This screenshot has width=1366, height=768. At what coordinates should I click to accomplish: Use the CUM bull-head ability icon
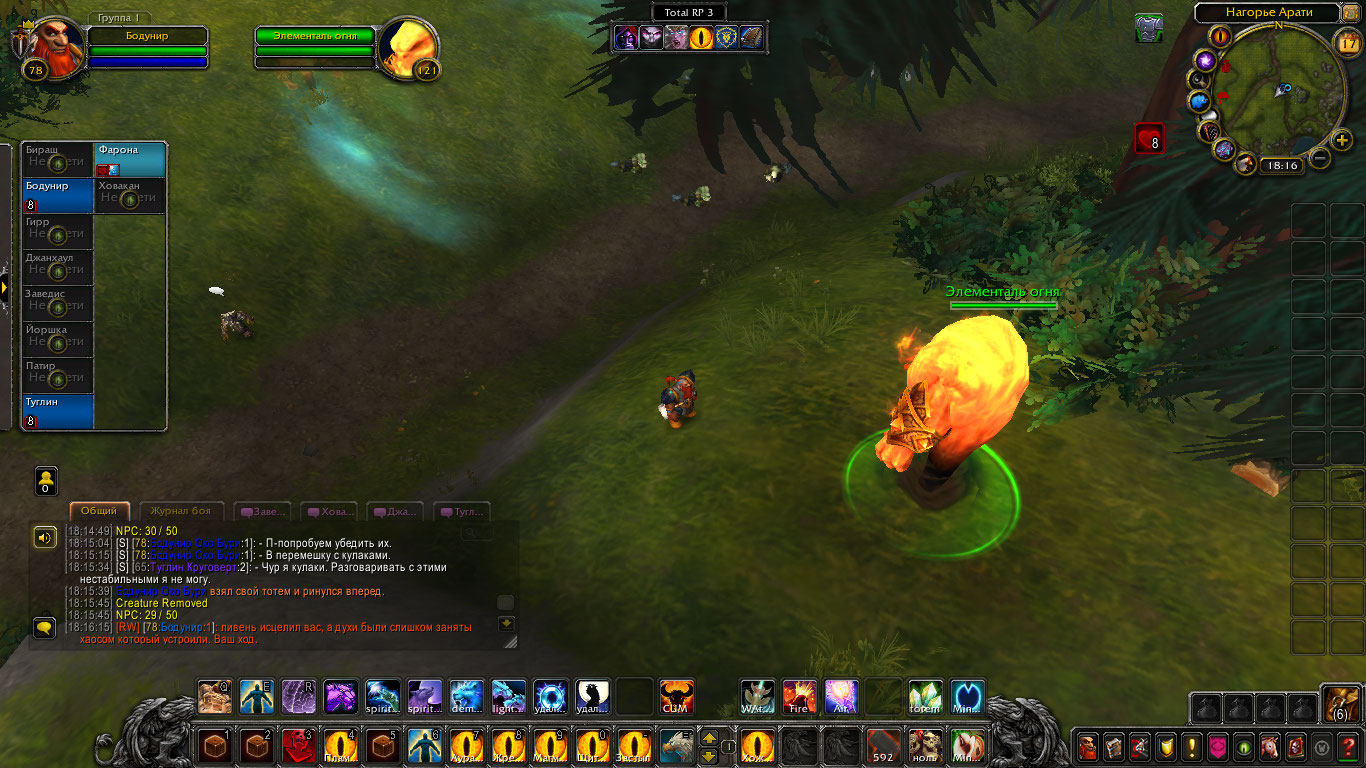676,696
